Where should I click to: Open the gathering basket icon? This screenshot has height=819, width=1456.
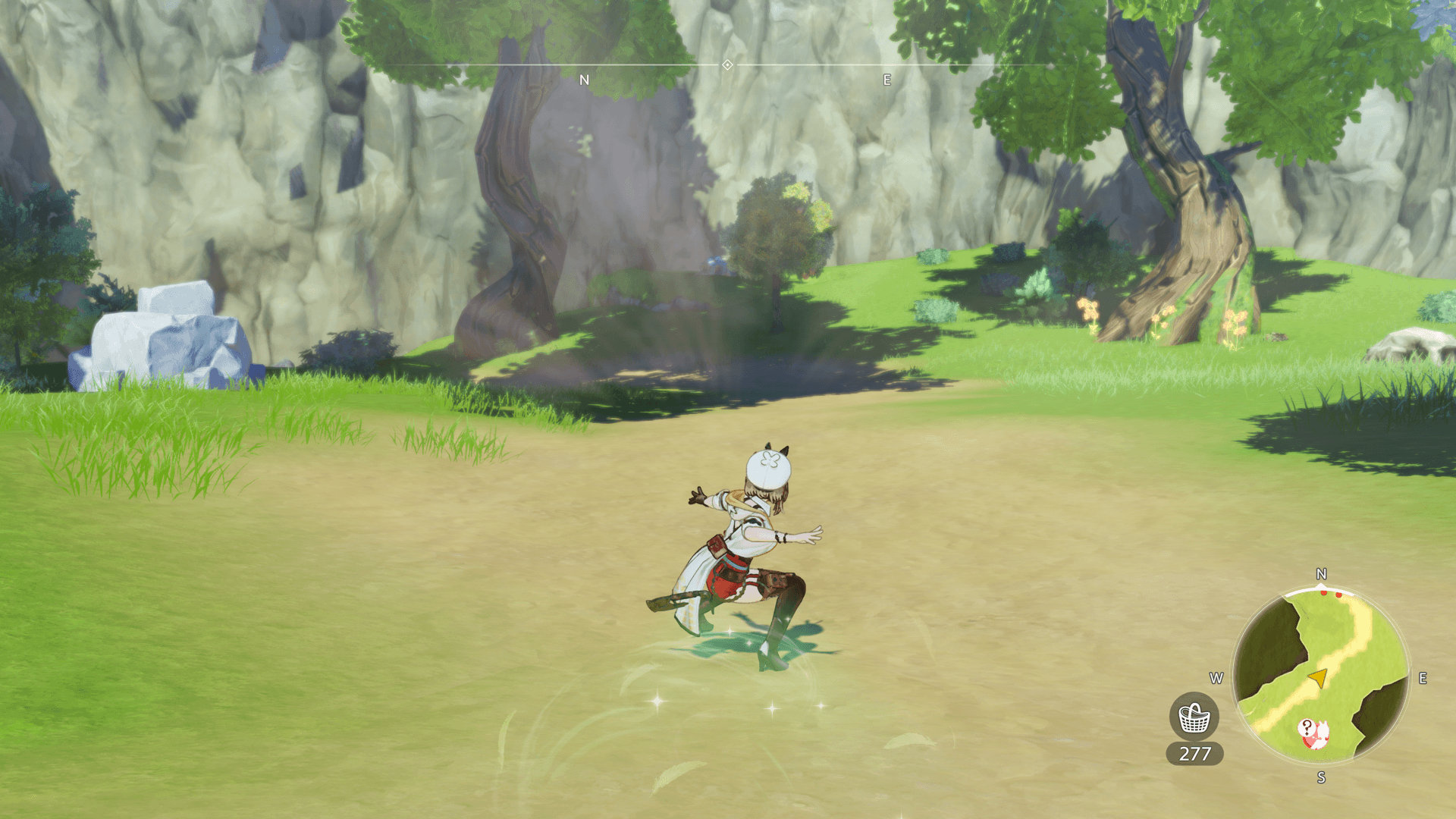1194,717
